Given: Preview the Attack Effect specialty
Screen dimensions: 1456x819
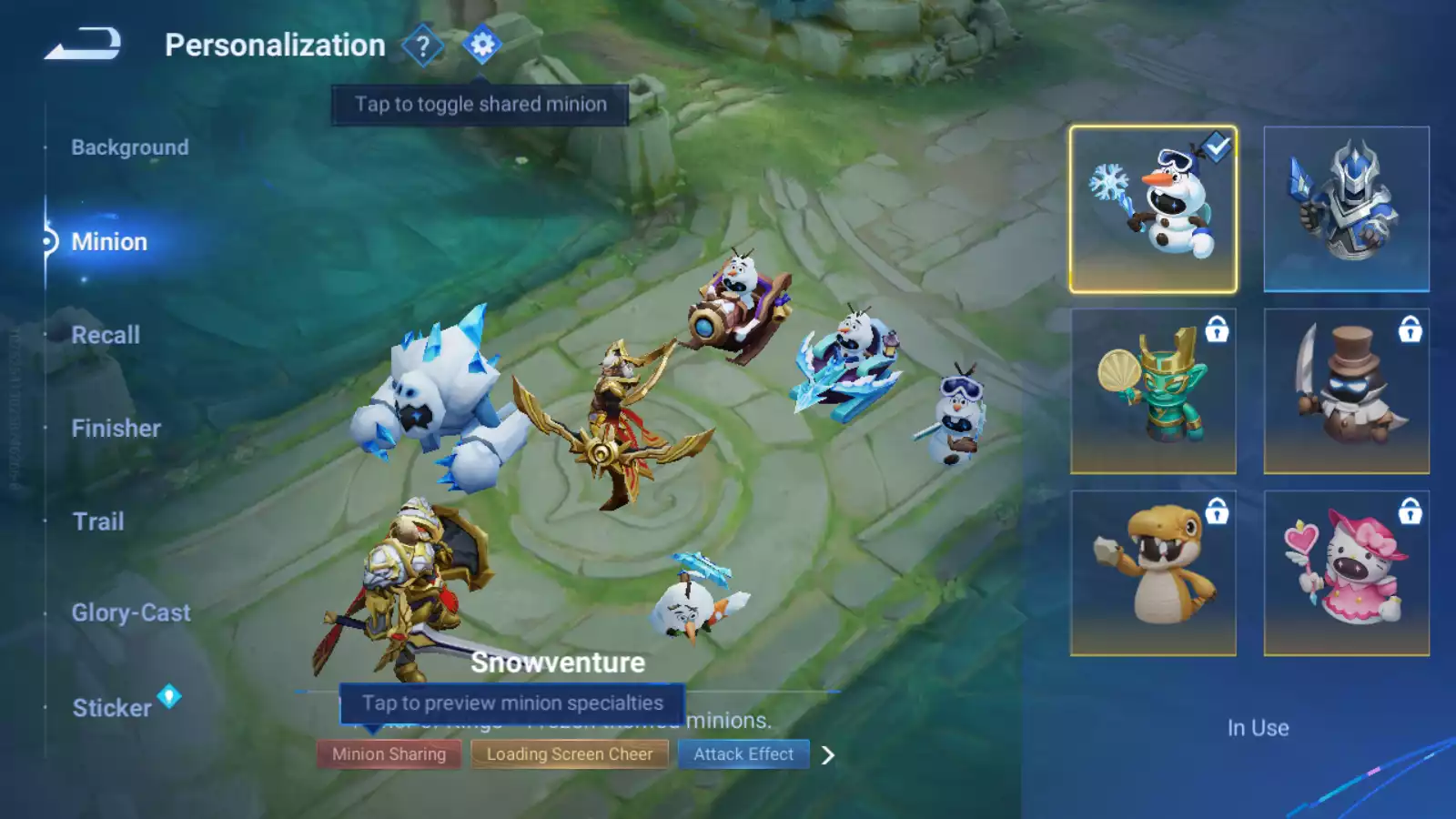Looking at the screenshot, I should coord(743,754).
